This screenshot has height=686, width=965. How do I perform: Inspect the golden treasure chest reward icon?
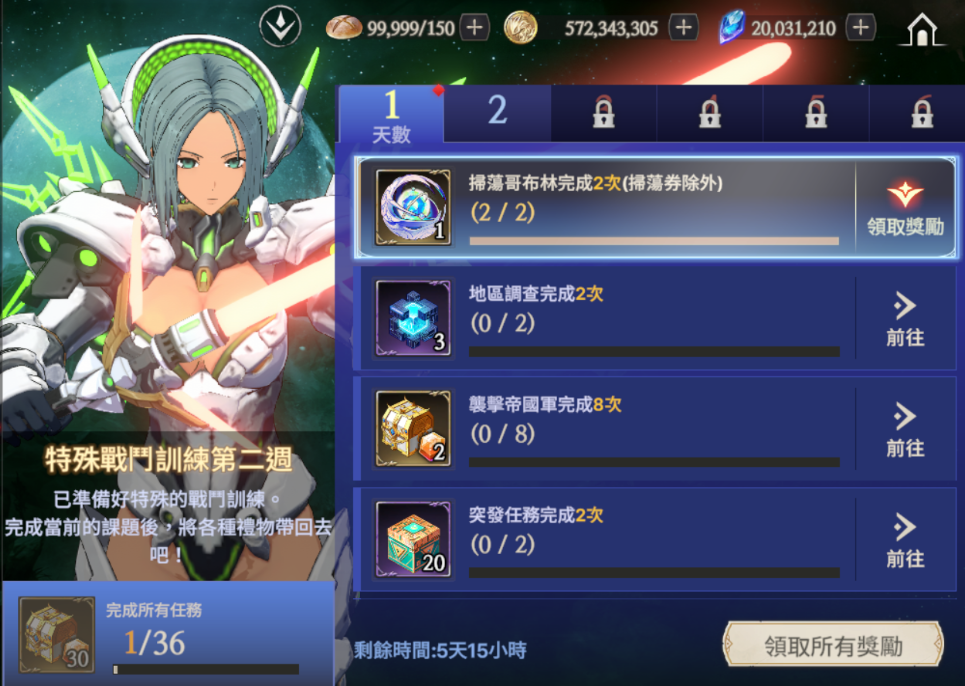(412, 430)
